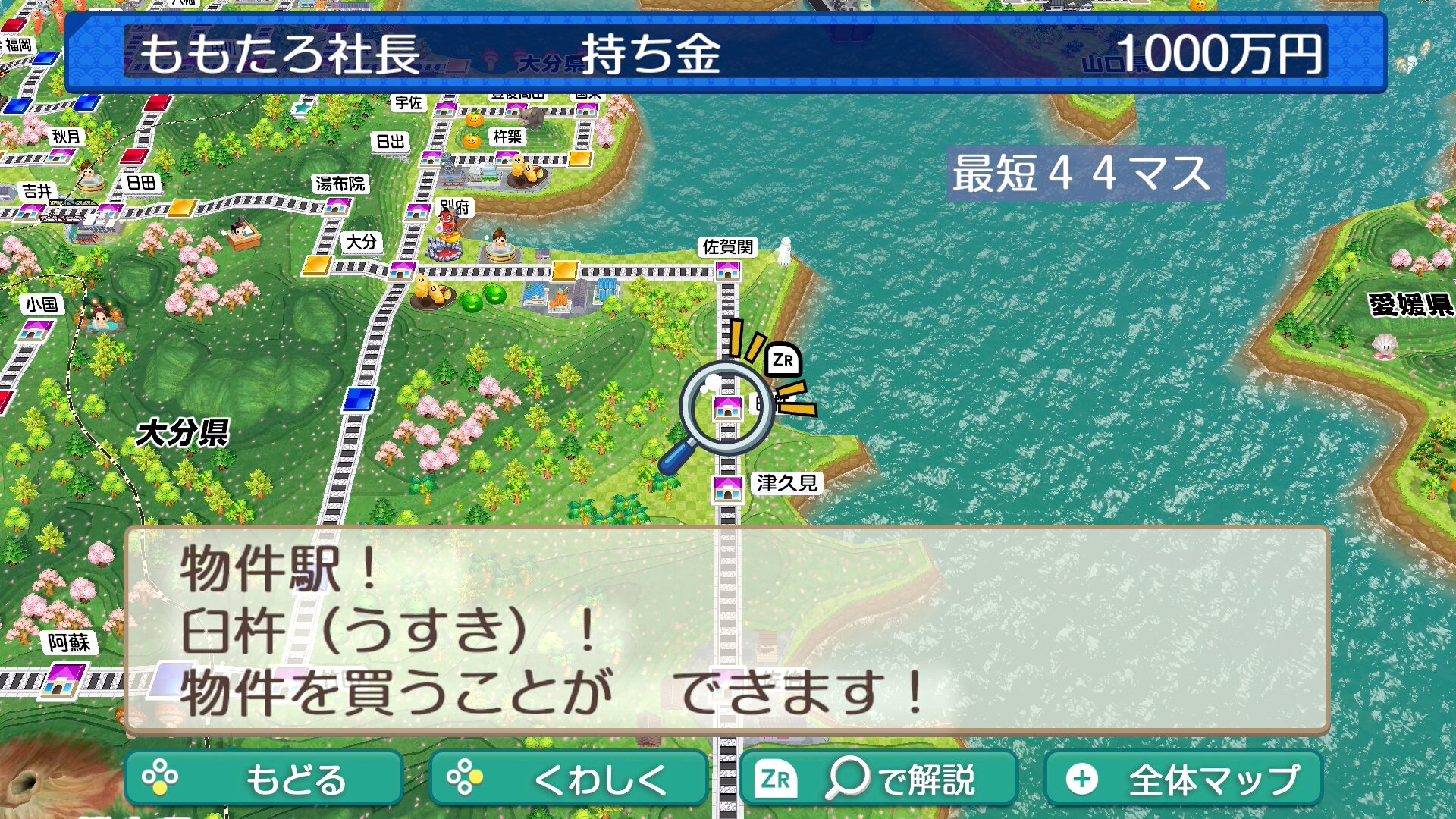The image size is (1456, 819).
Task: Activate the magnifier で解説 explanation button
Action: point(878,779)
